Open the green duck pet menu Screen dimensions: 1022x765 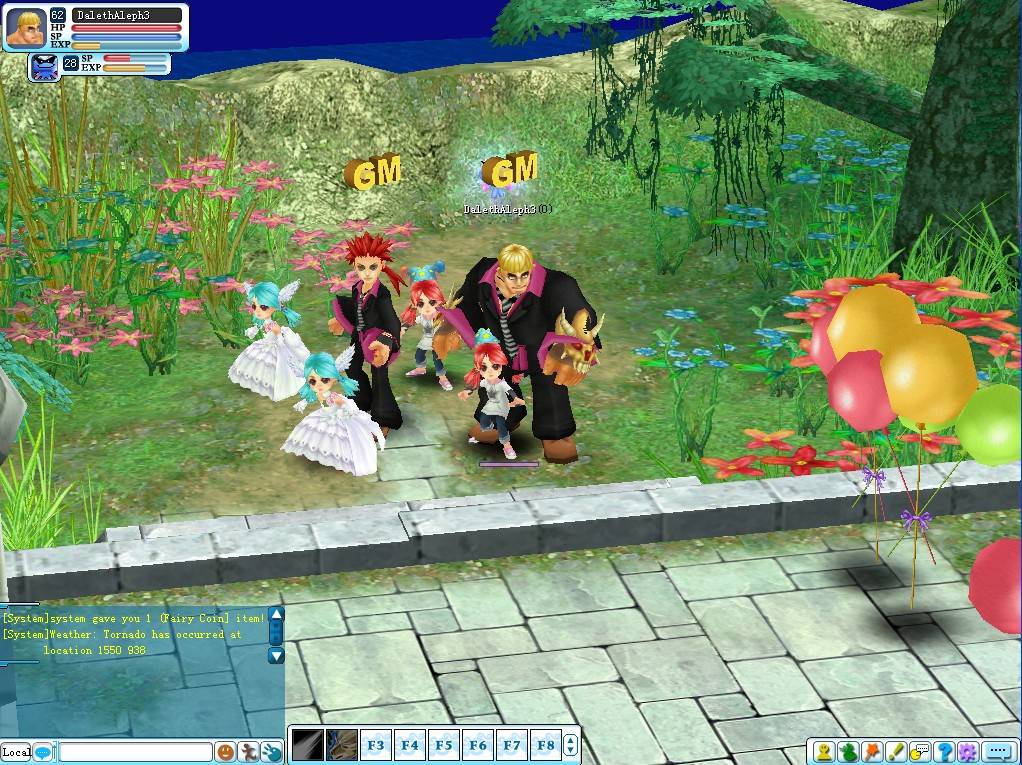[x=848, y=751]
